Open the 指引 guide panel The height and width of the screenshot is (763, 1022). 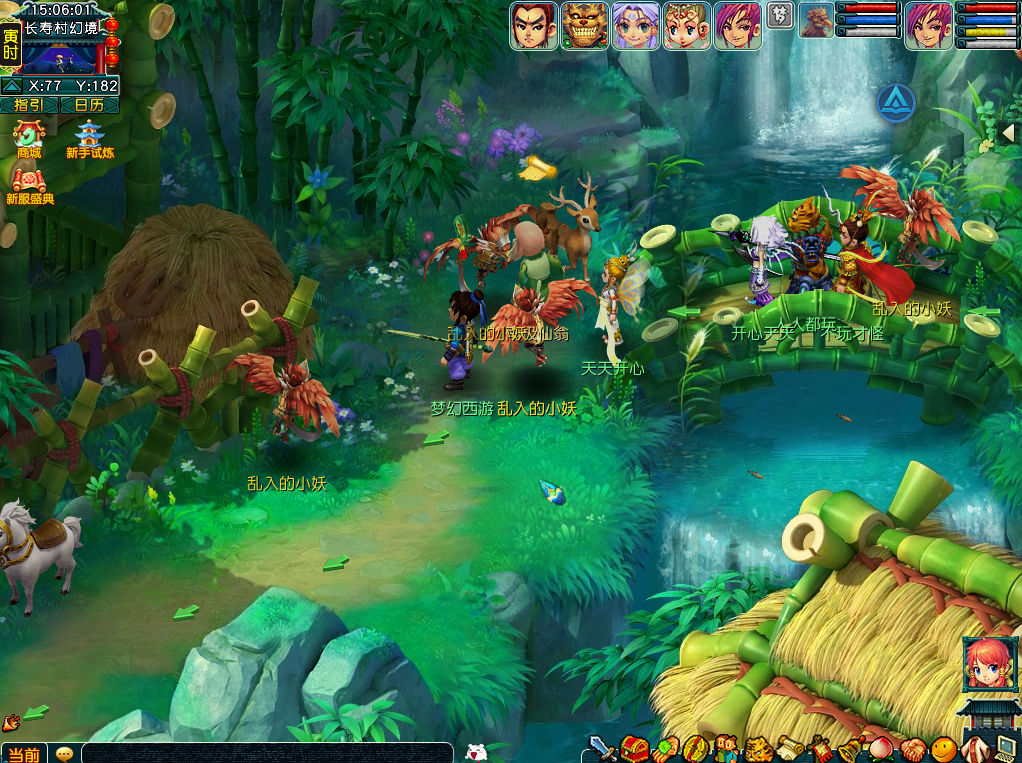(30, 104)
